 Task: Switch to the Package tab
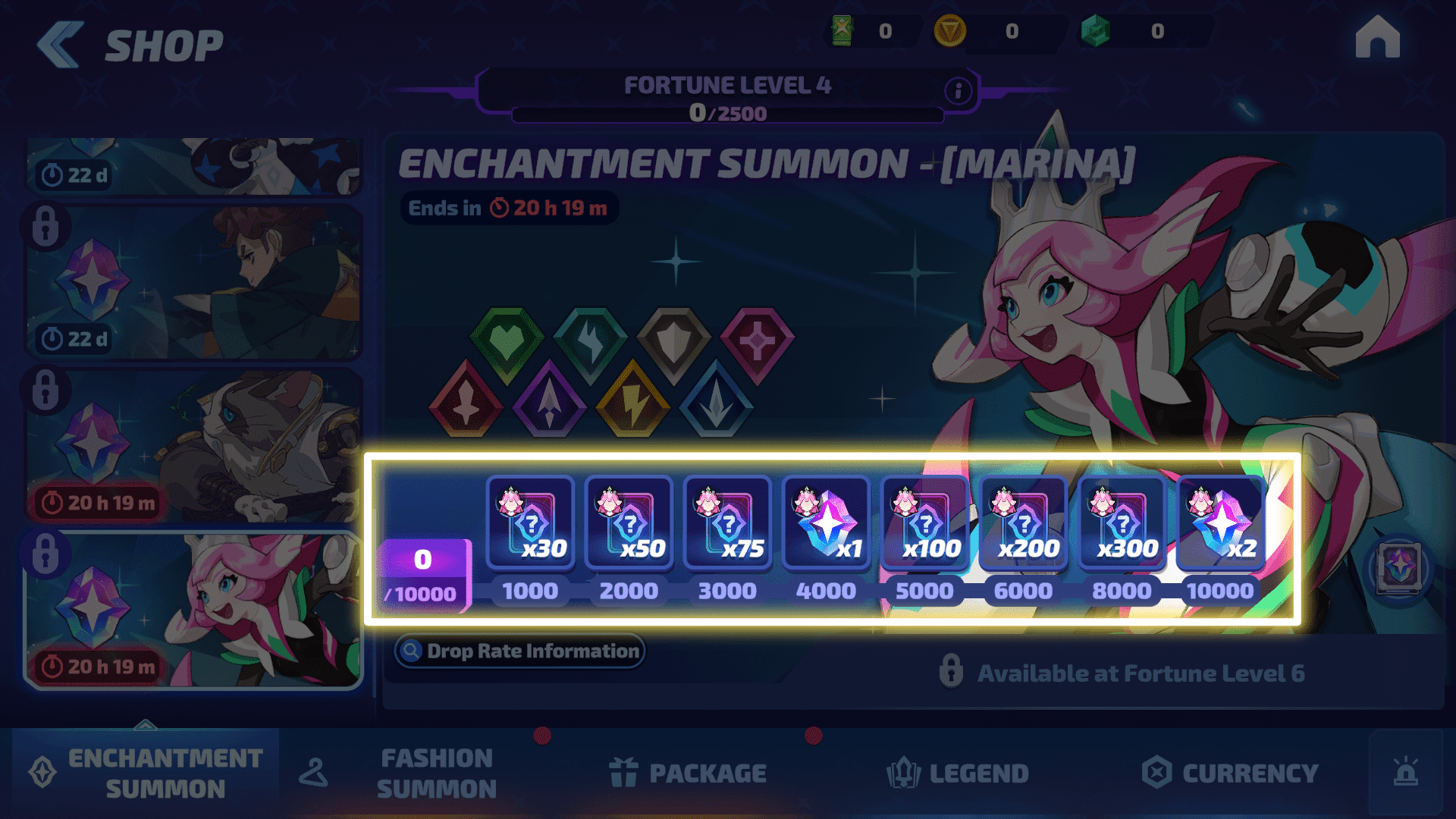point(689,773)
